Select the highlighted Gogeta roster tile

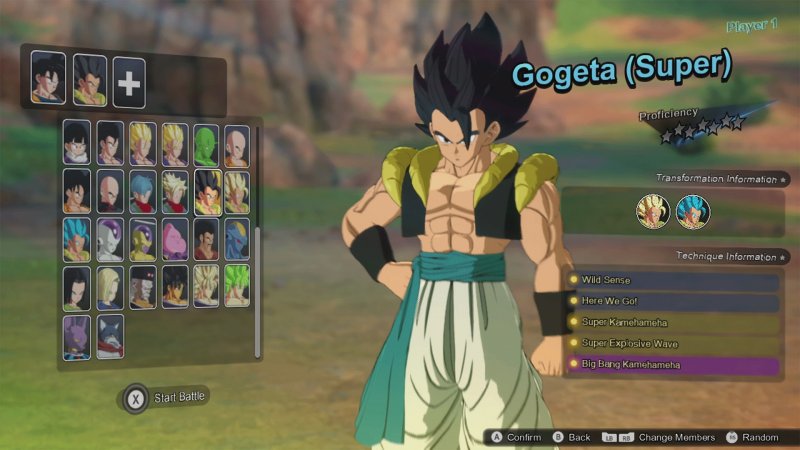[x=205, y=191]
